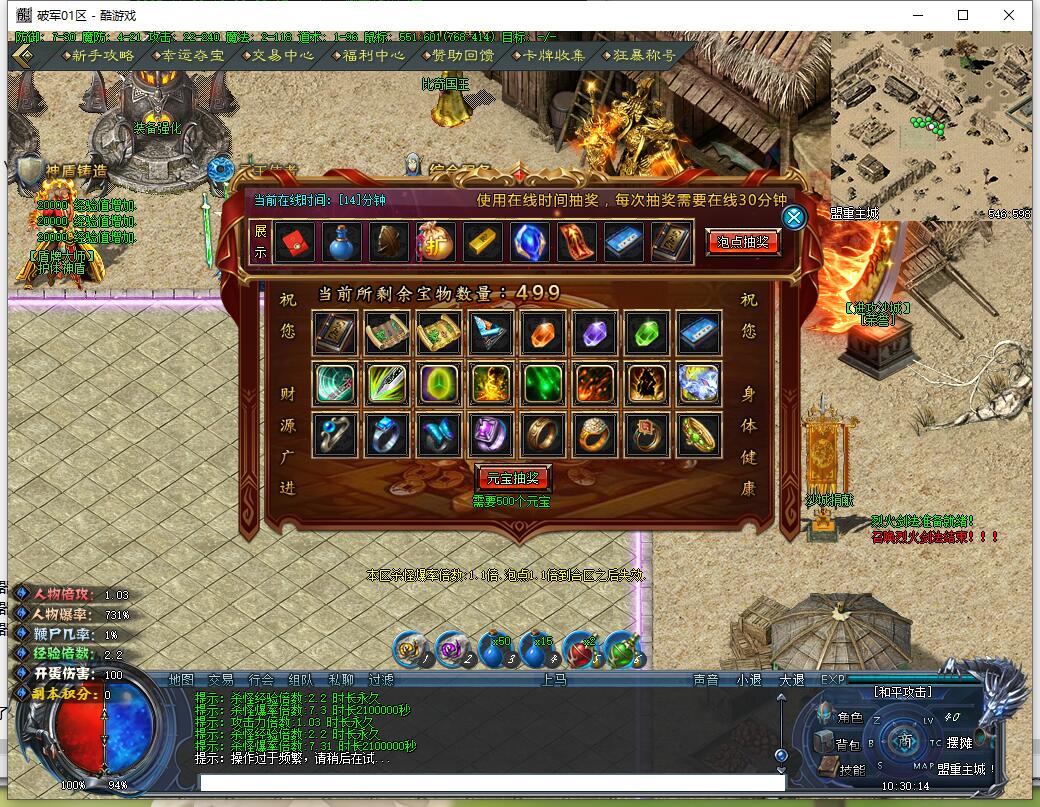Click the chat input box
Screen dimensions: 1040x807
[x=490, y=783]
